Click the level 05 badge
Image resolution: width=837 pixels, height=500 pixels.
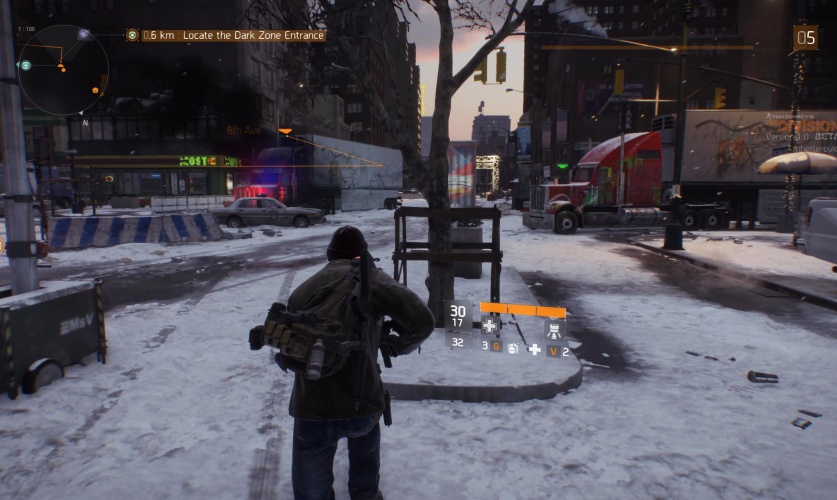[805, 38]
